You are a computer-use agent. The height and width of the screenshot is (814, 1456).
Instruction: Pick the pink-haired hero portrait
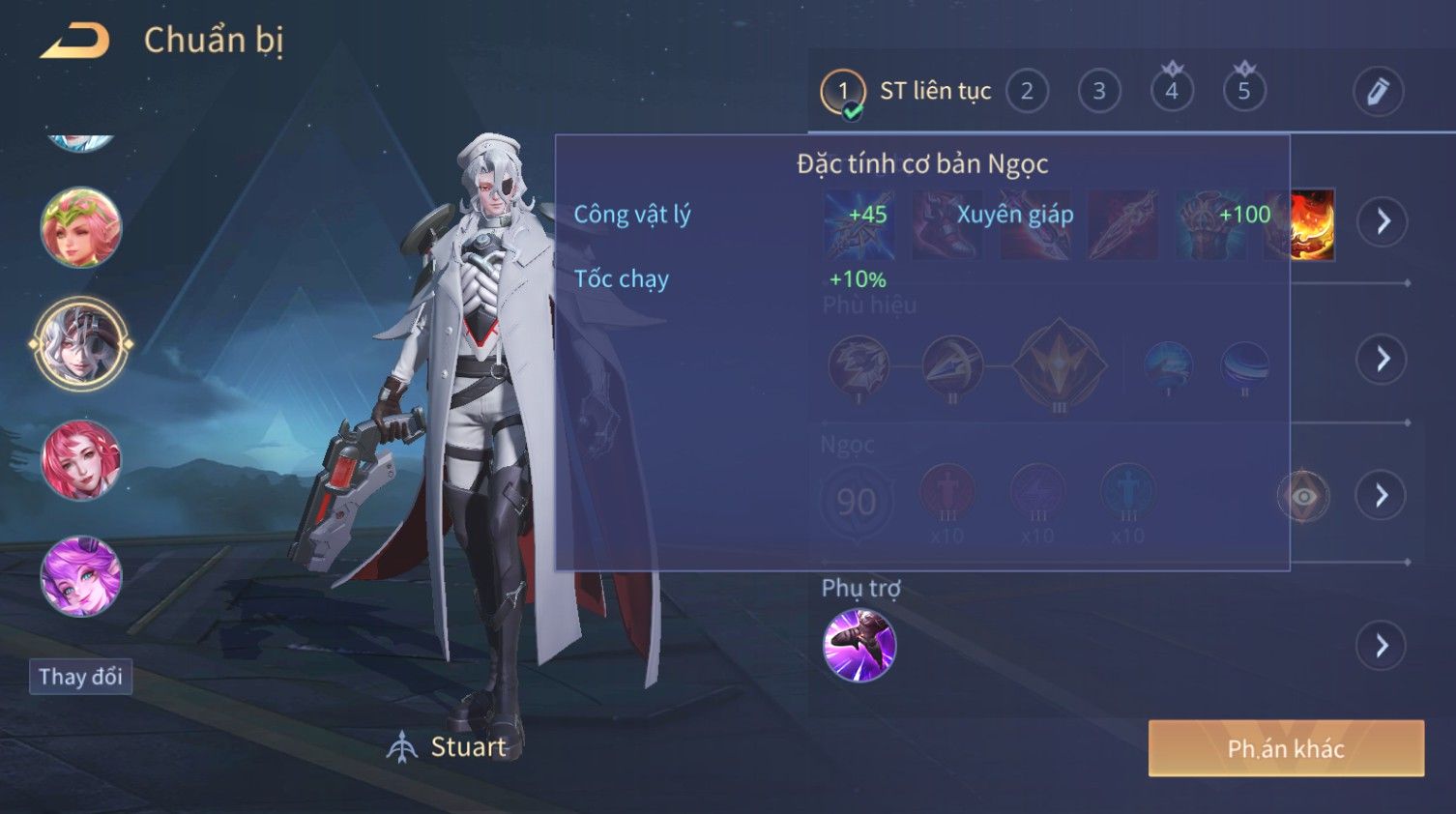click(81, 460)
